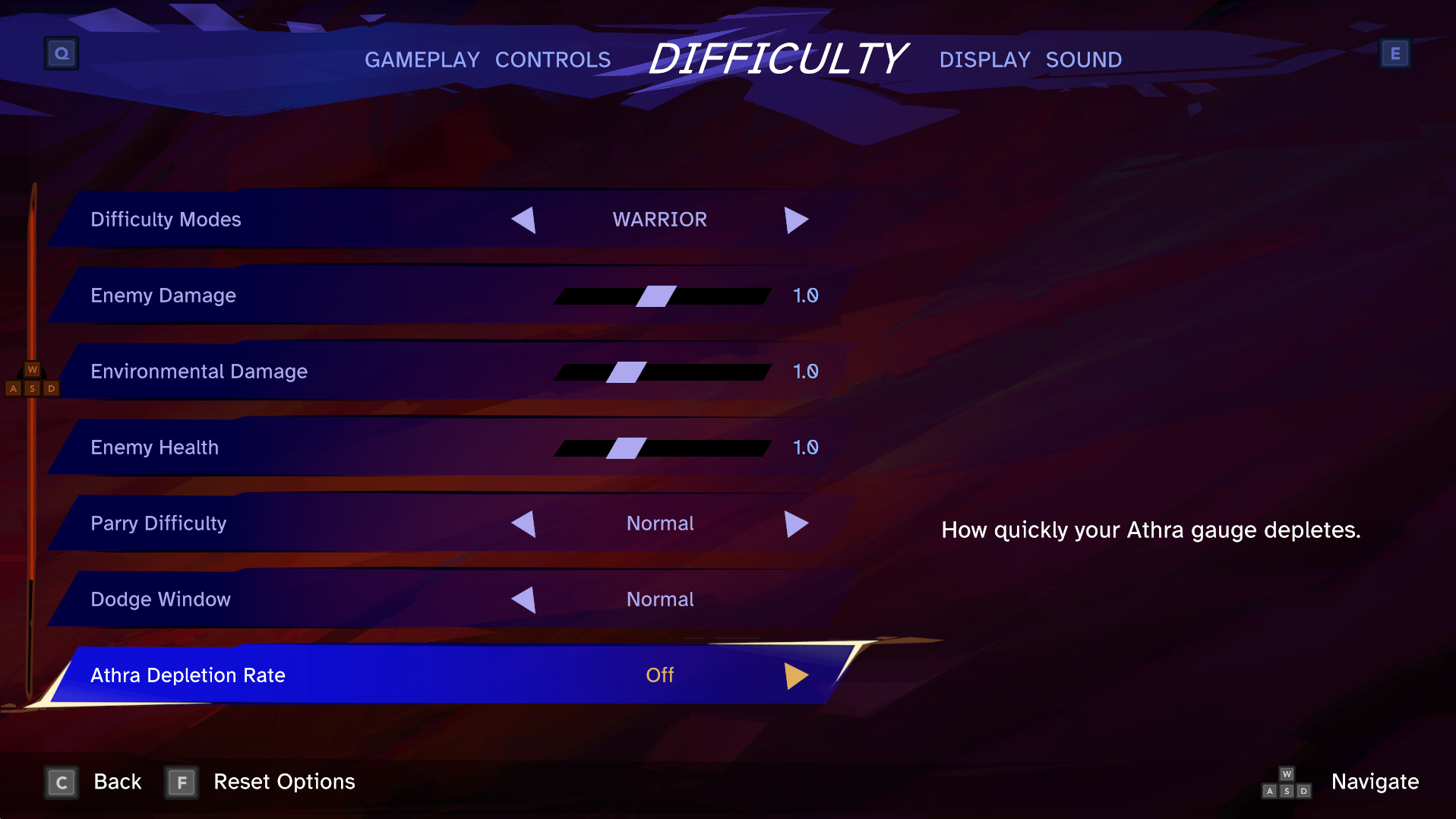Decrease Dodge Window using left arrow
This screenshot has height=819, width=1456.
pos(523,599)
